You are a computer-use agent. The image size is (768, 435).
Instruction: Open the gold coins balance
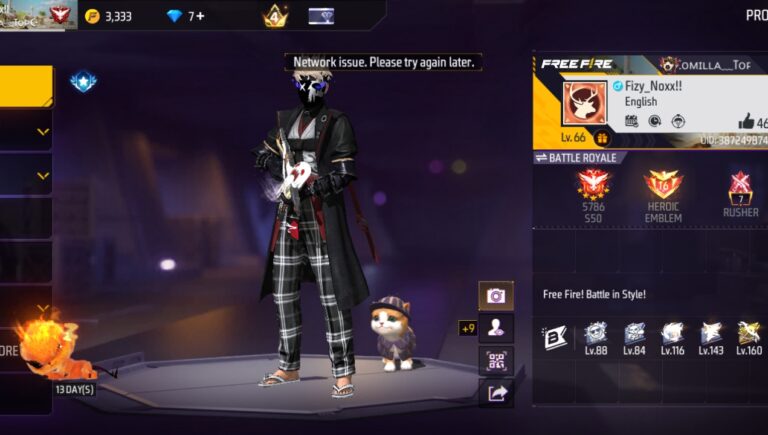[x=109, y=16]
